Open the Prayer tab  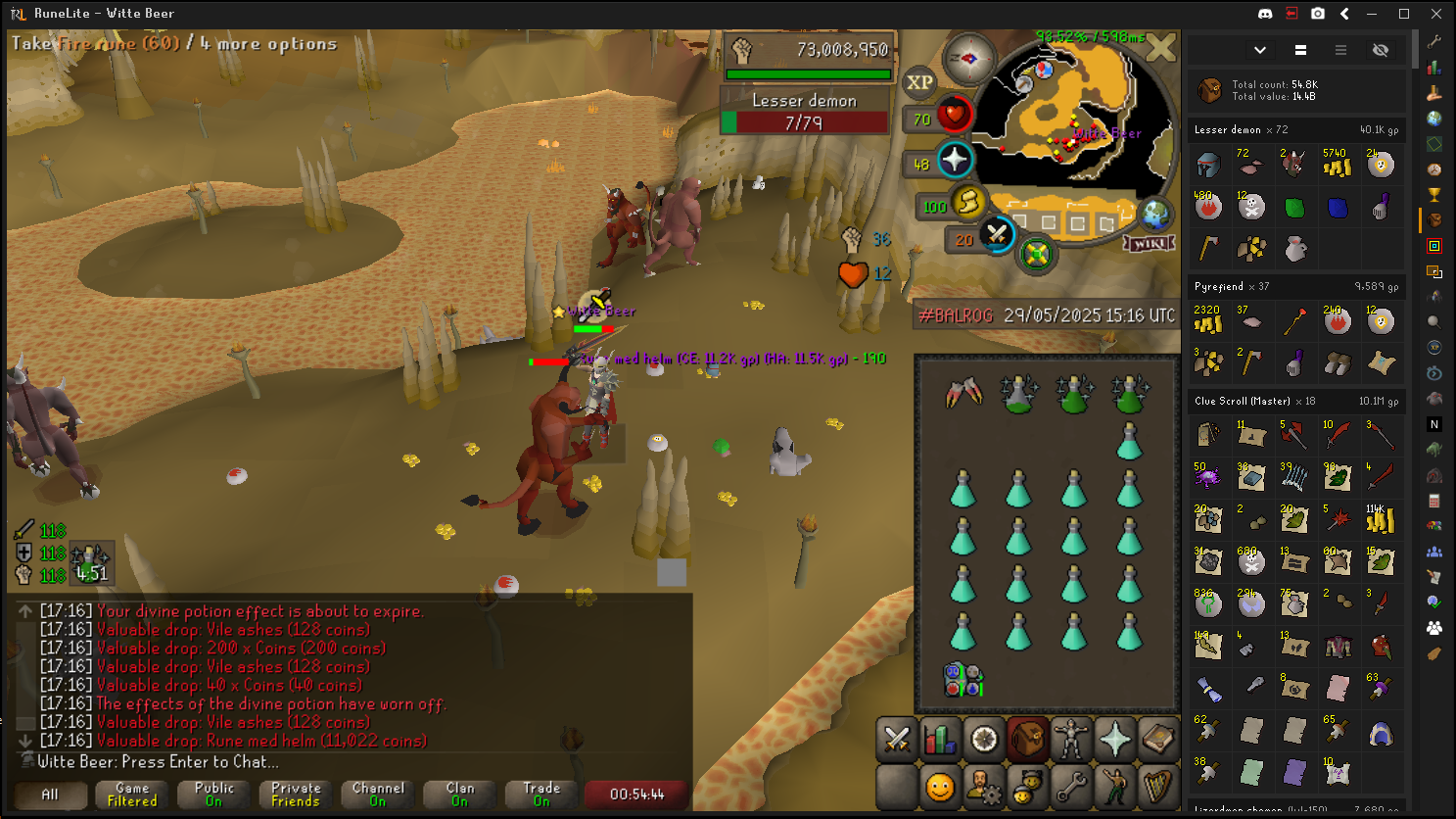[1114, 740]
